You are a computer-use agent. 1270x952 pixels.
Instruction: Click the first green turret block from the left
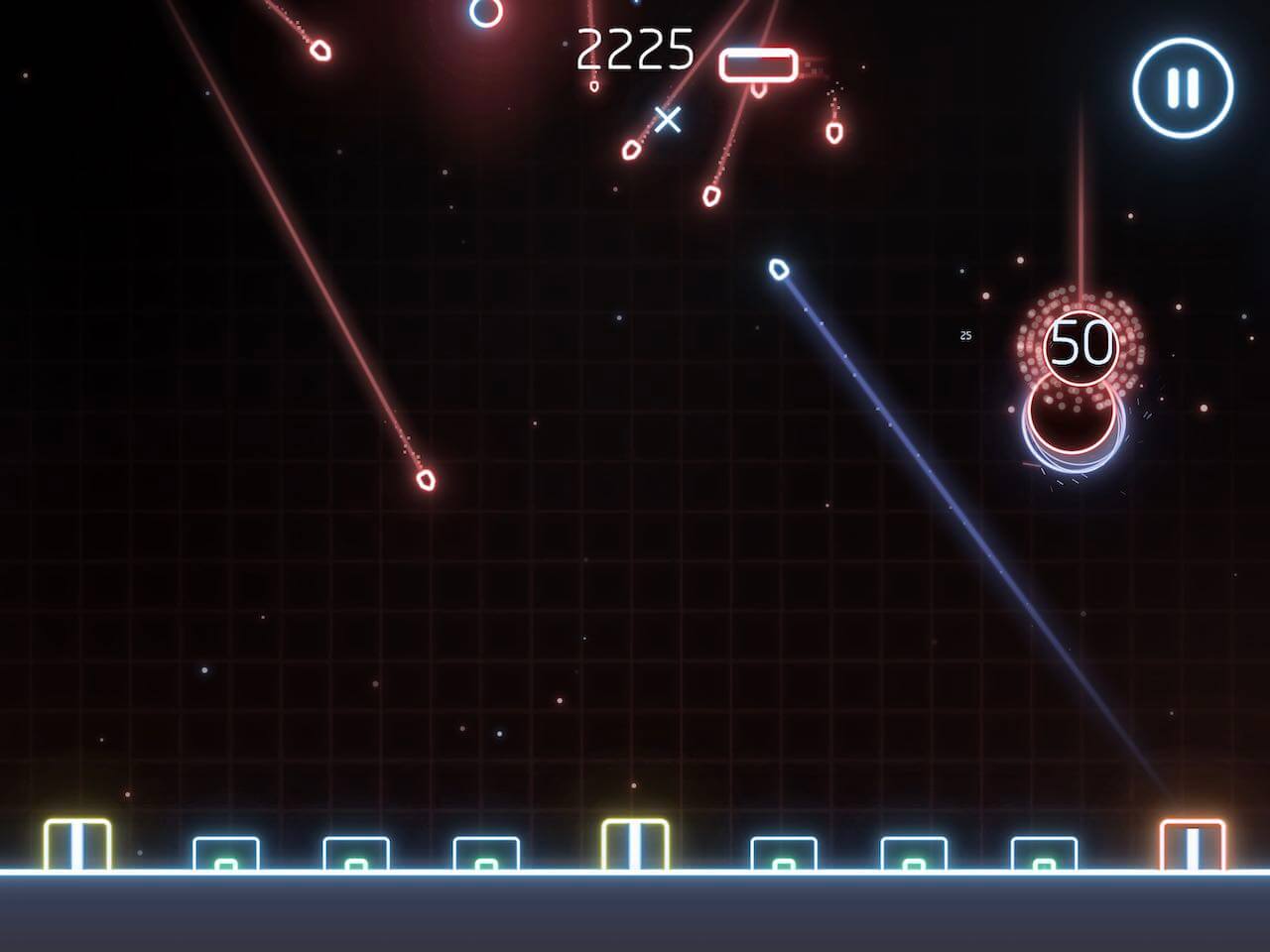click(226, 855)
